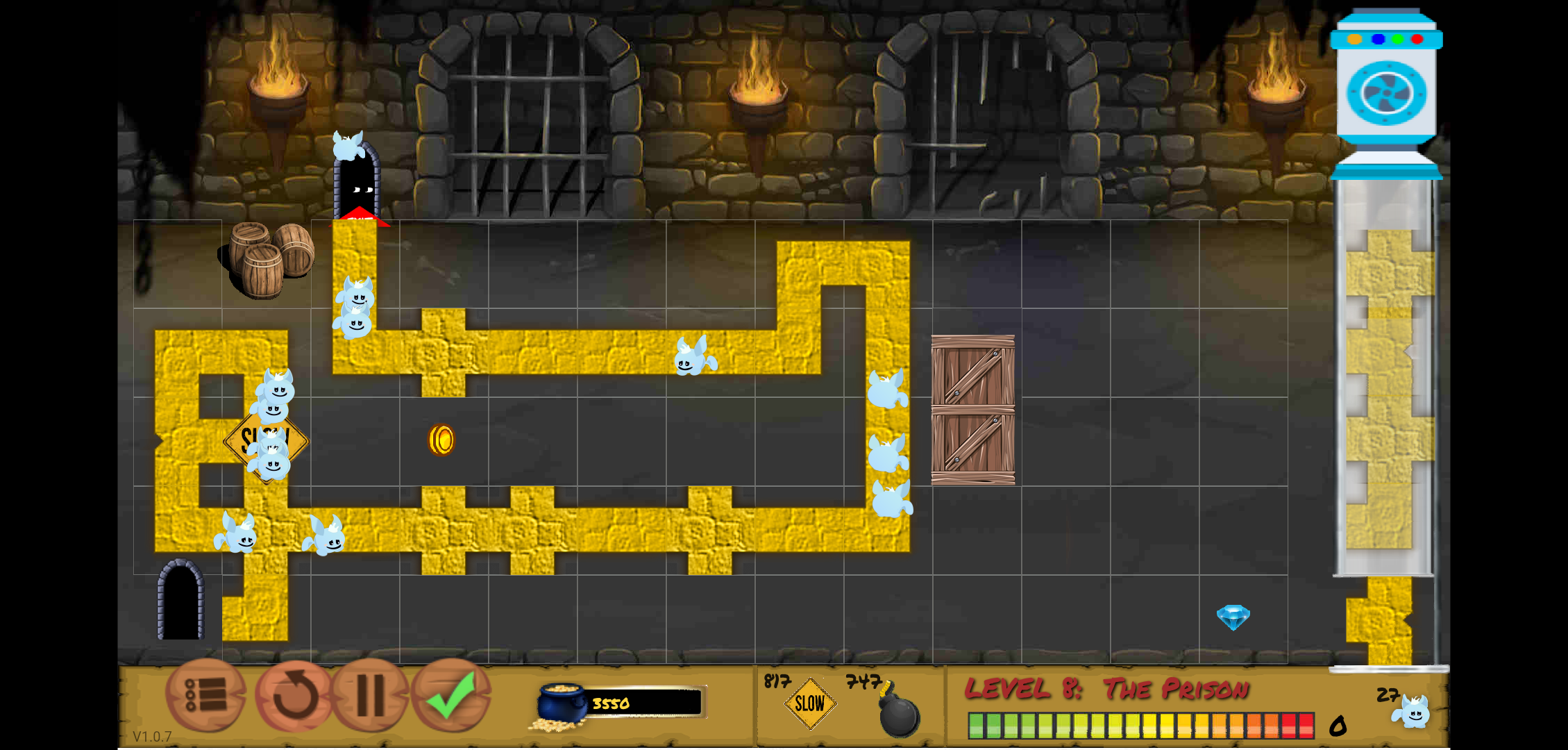The width and height of the screenshot is (1568, 750).
Task: Confirm with the green checkmark button
Action: click(x=452, y=695)
